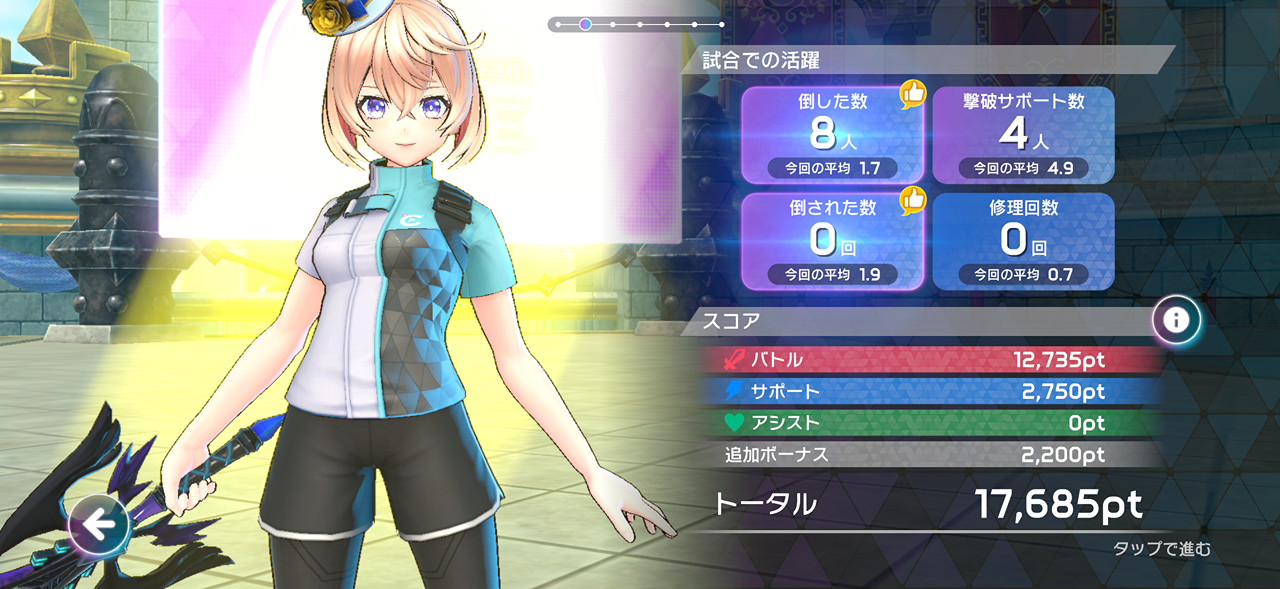Go back with the arrow button
1280x589 pixels.
click(100, 523)
